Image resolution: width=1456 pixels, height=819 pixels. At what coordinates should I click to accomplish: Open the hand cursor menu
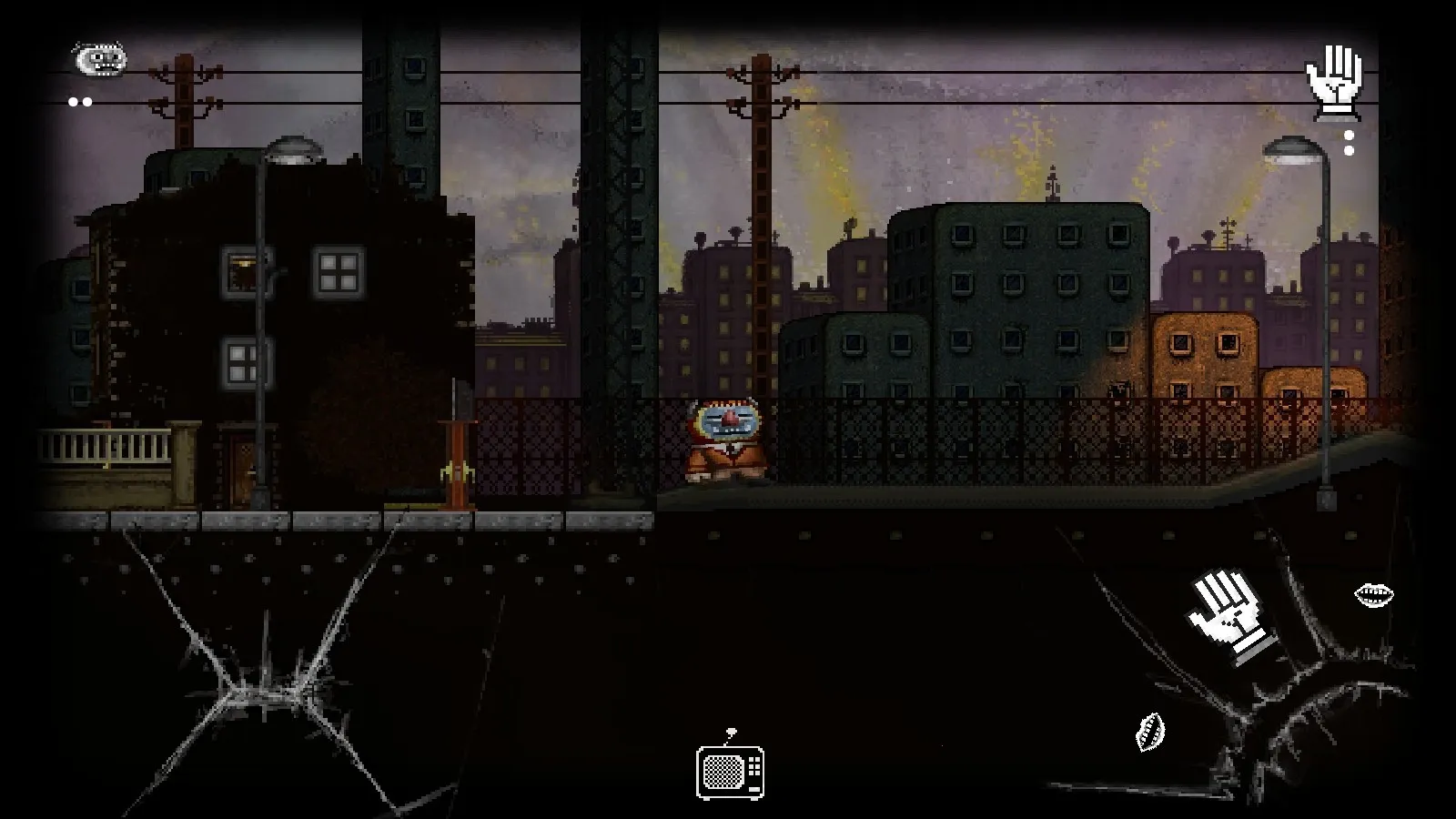[x=1334, y=84]
